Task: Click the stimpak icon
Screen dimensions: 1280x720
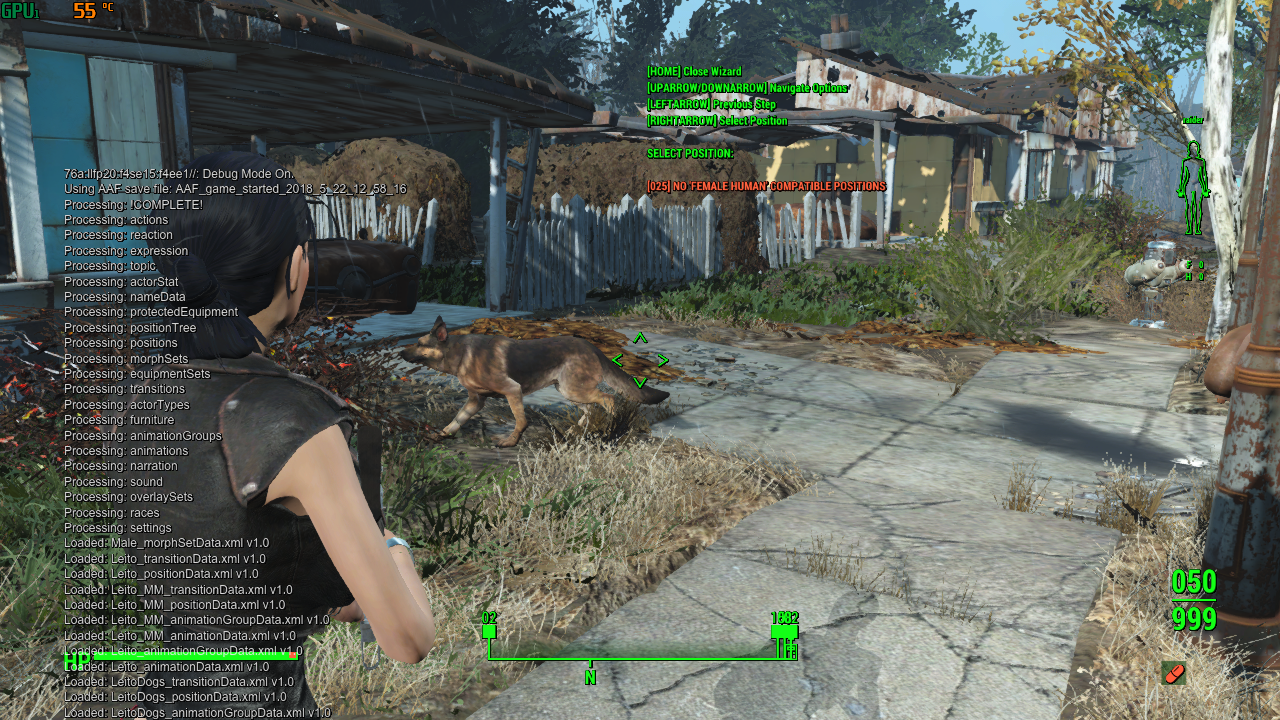Action: click(1174, 672)
